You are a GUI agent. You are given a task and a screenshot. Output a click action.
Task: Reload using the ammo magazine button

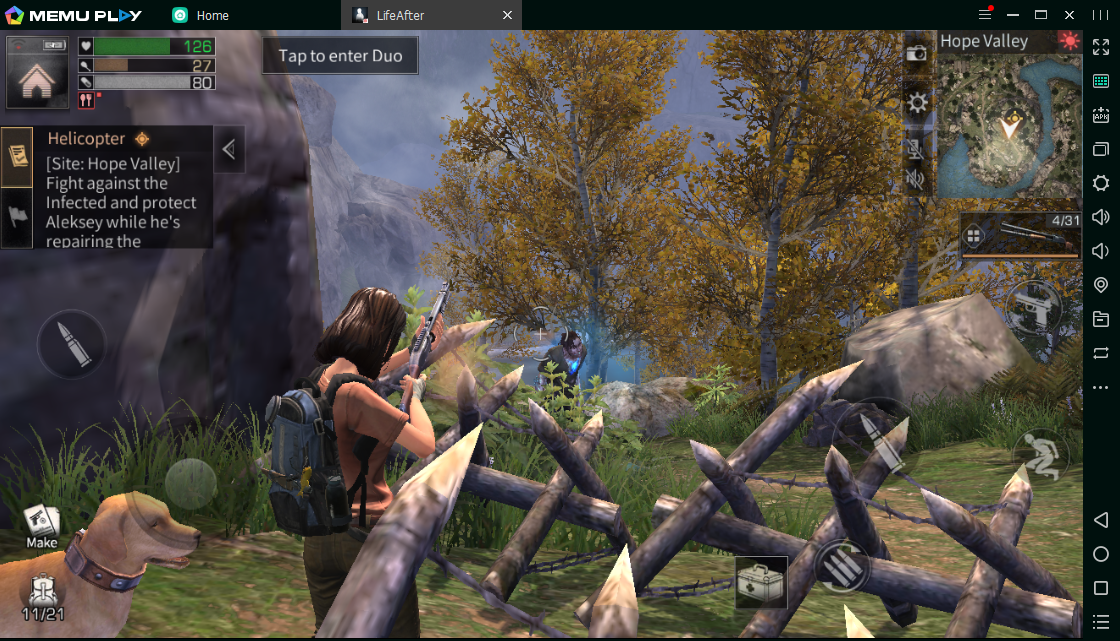[840, 568]
